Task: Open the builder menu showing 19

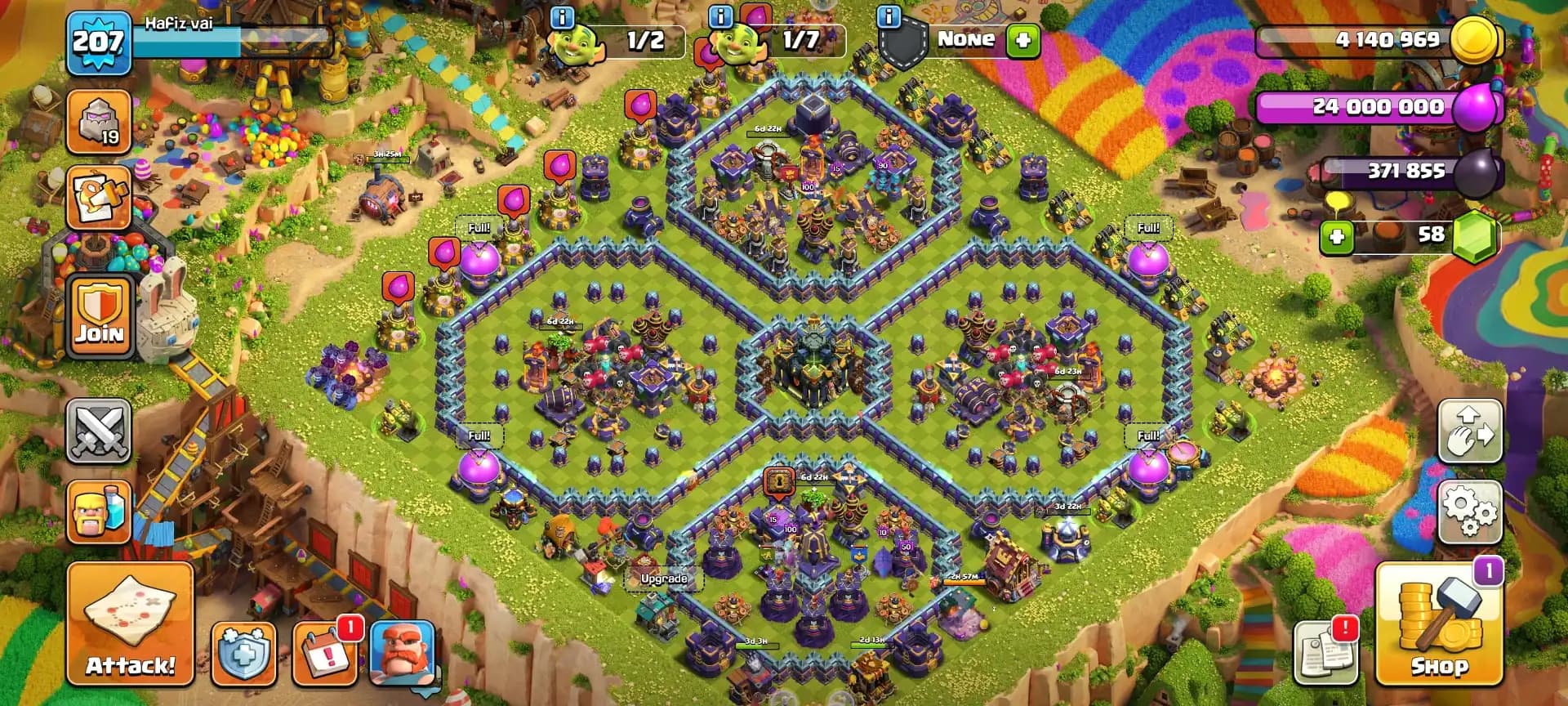Action: (98, 121)
